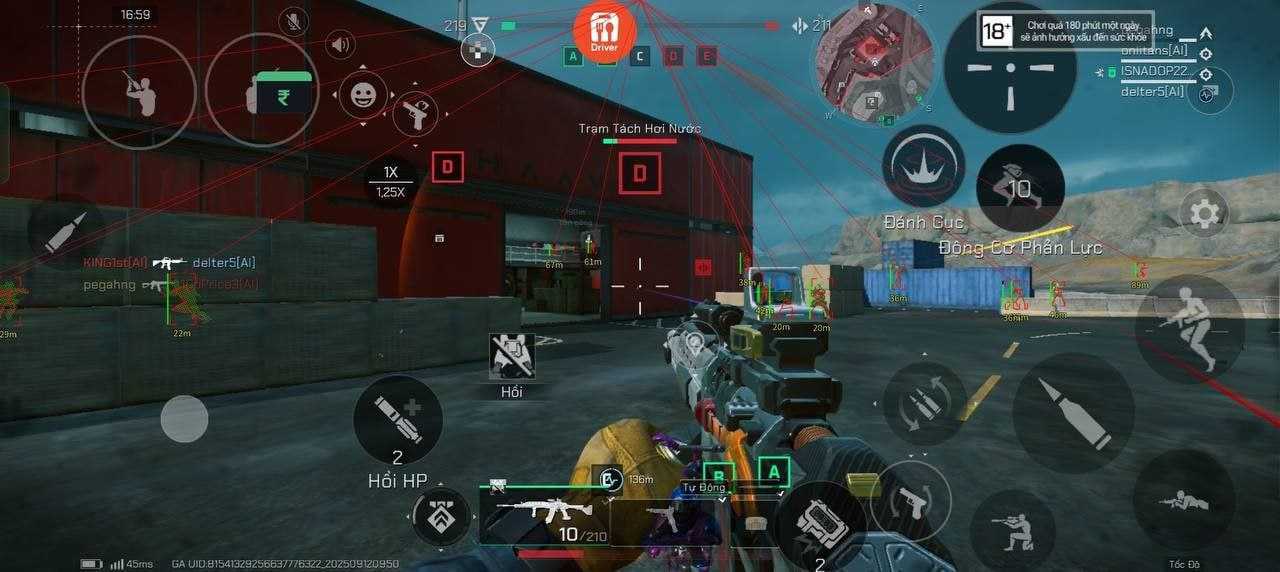Viewport: 1280px width, 572px height.
Task: Toggle the muted microphone icon
Action: coord(292,20)
